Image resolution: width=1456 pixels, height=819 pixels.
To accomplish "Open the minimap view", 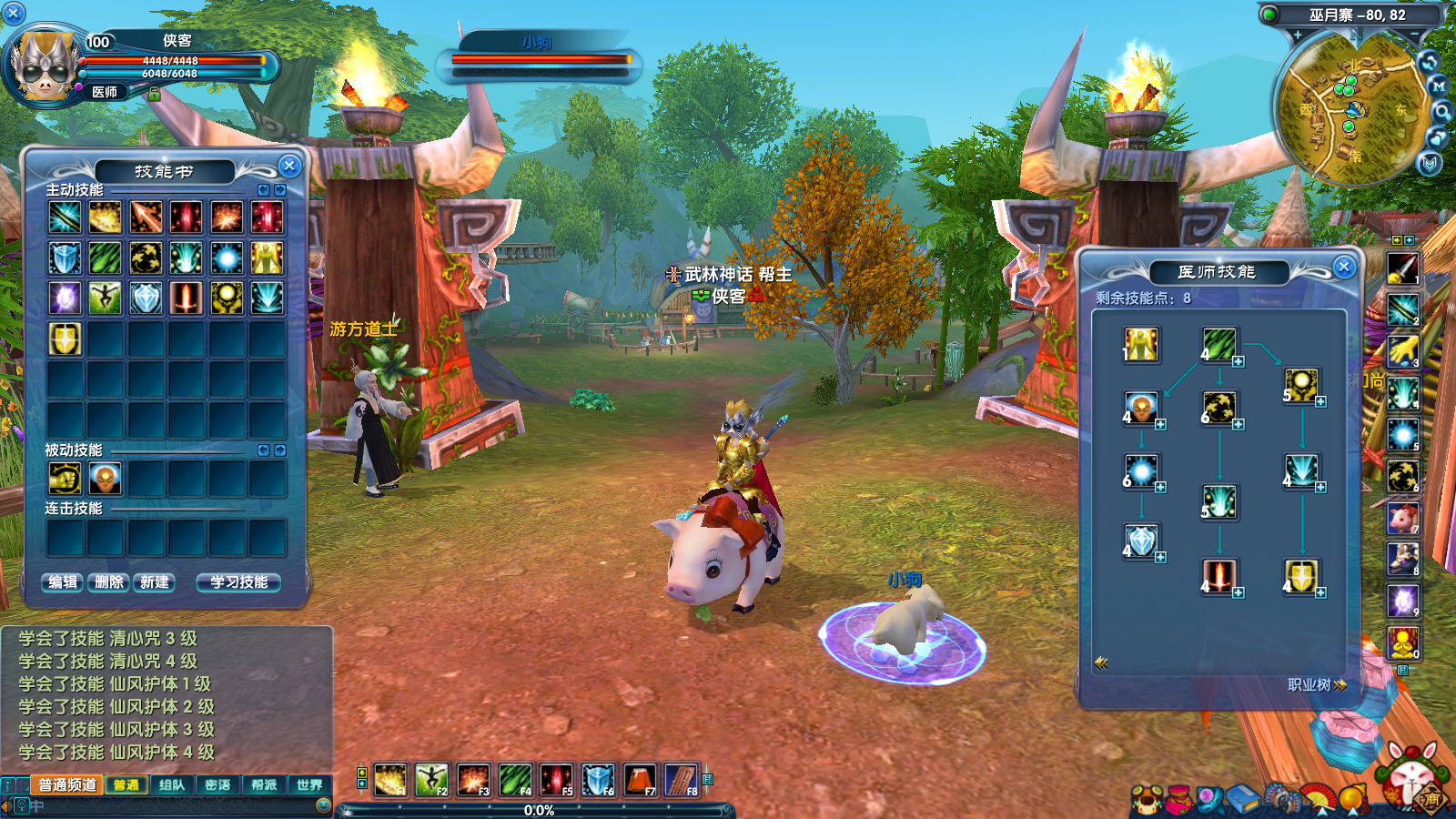I will [1353, 109].
